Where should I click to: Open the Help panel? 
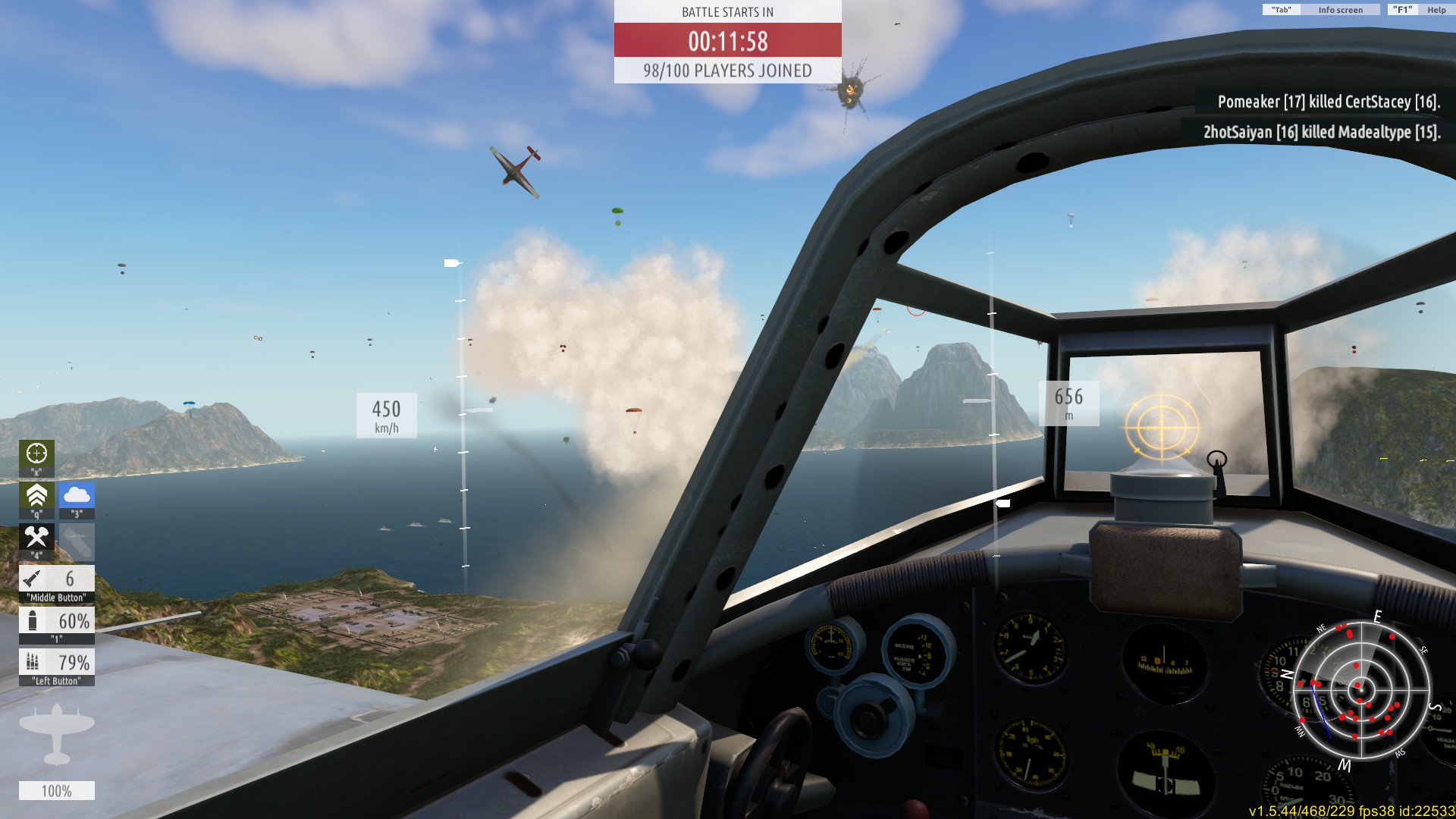[x=1436, y=10]
